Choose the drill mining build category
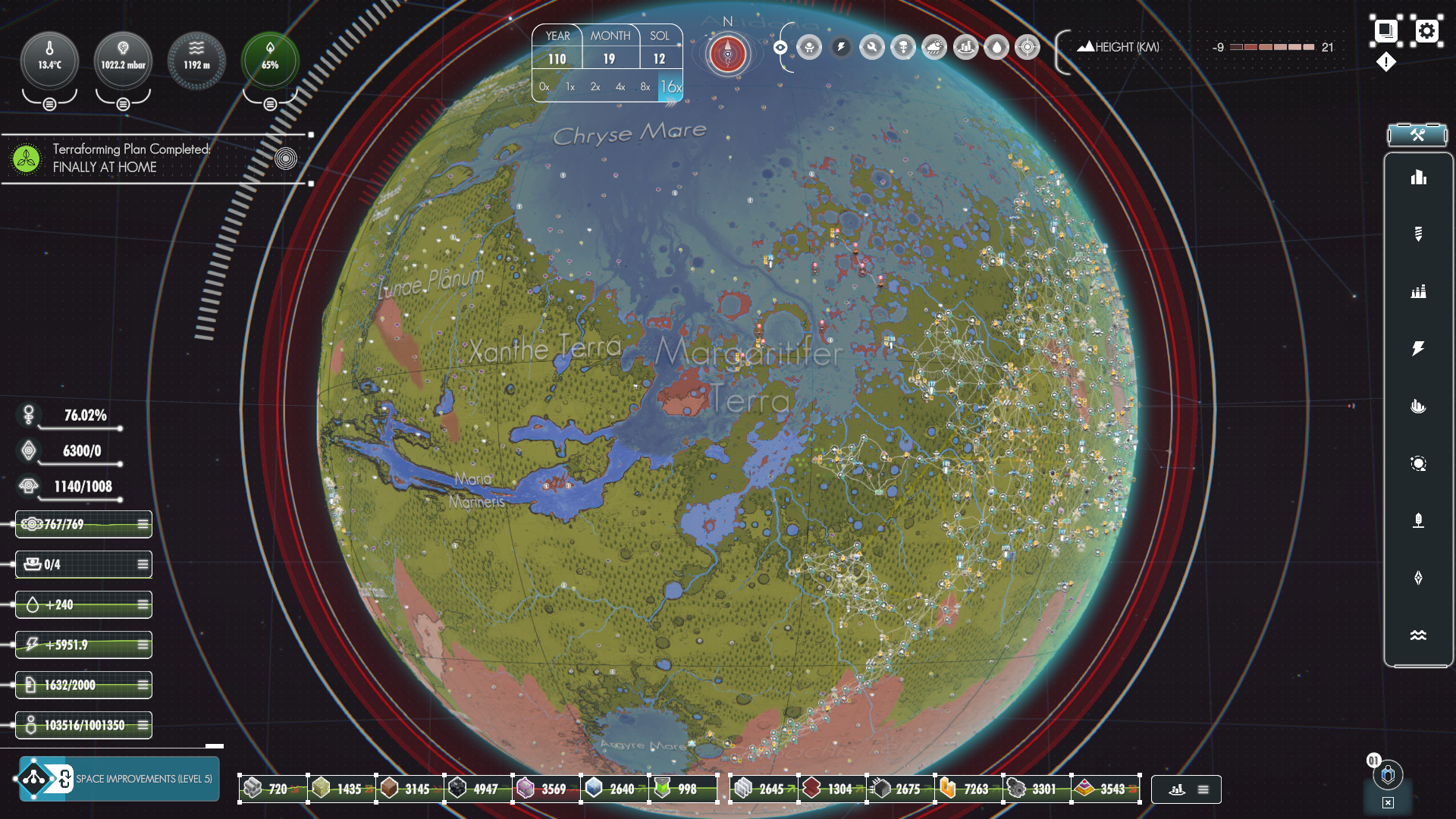This screenshot has height=819, width=1456. pyautogui.click(x=1418, y=234)
